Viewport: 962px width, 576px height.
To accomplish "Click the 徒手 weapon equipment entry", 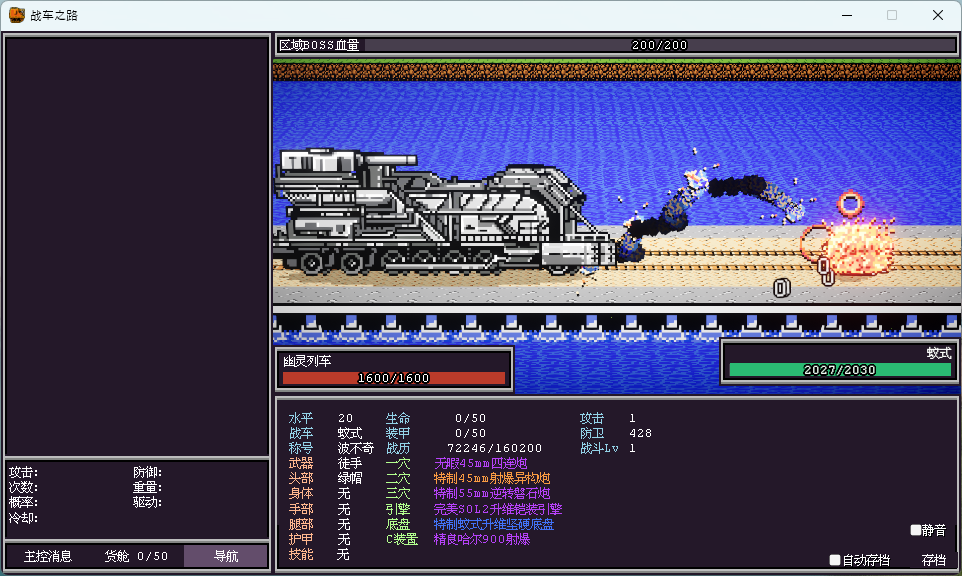I will [350, 463].
